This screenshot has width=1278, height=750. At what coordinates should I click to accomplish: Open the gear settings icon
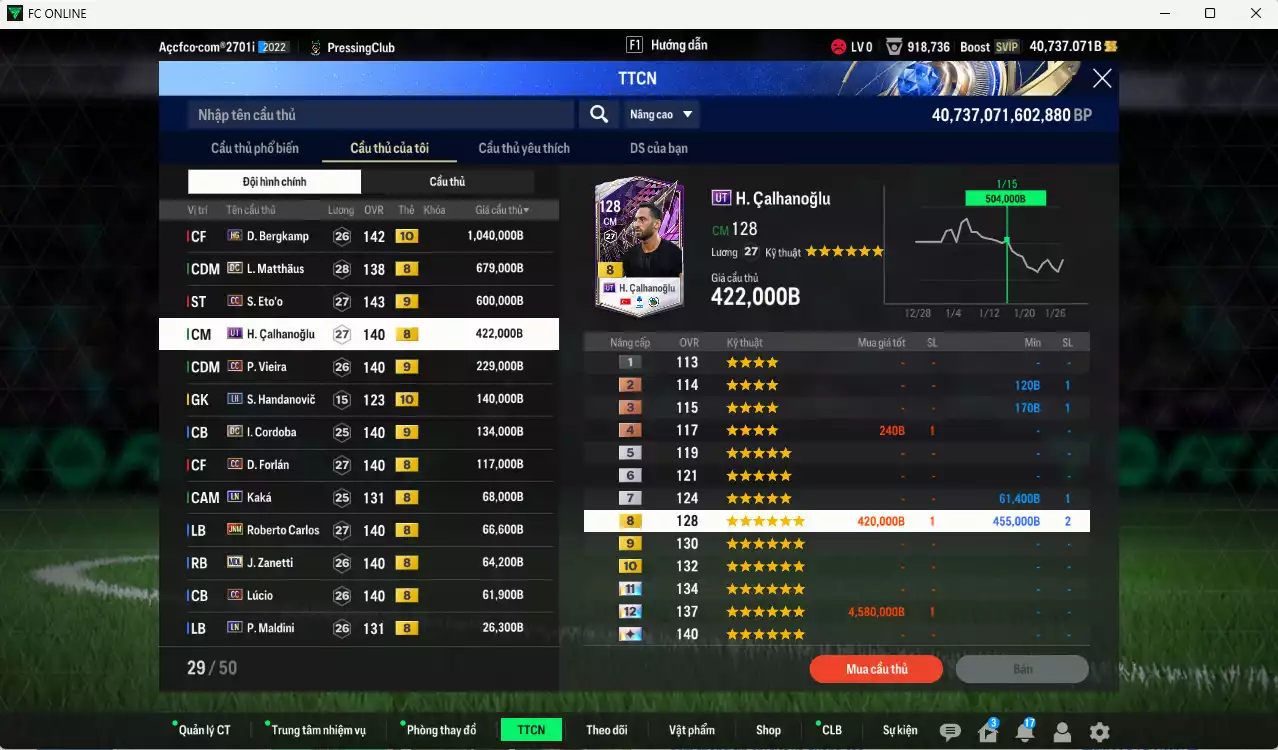pyautogui.click(x=1099, y=731)
